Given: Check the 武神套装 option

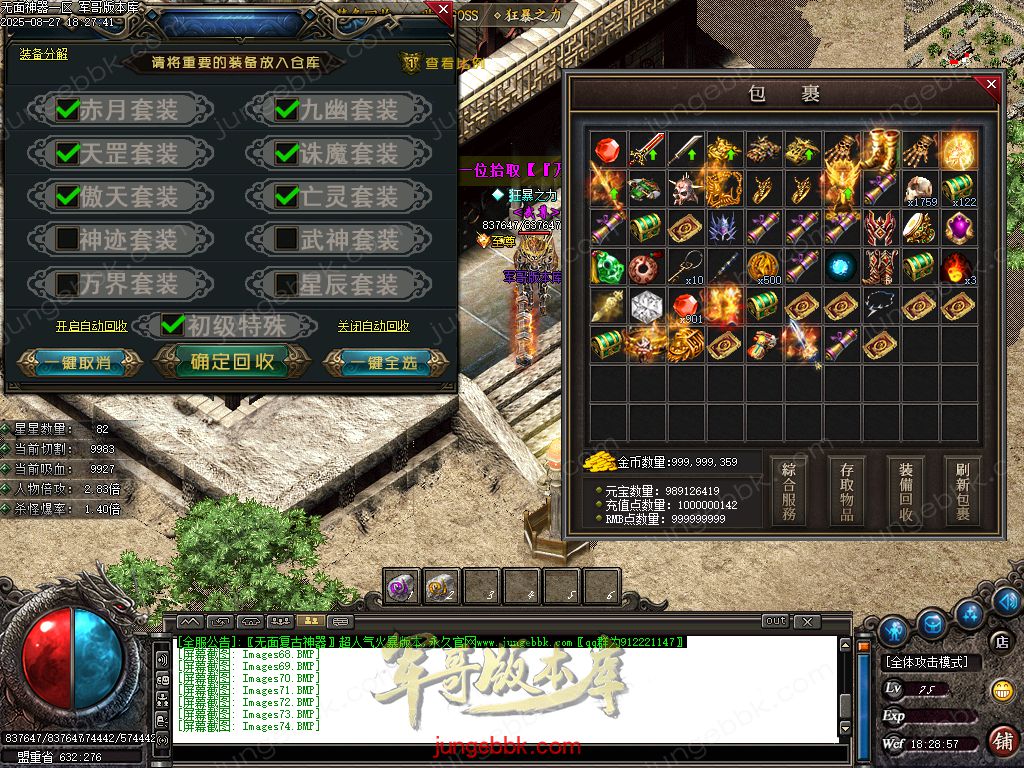Looking at the screenshot, I should coord(287,239).
